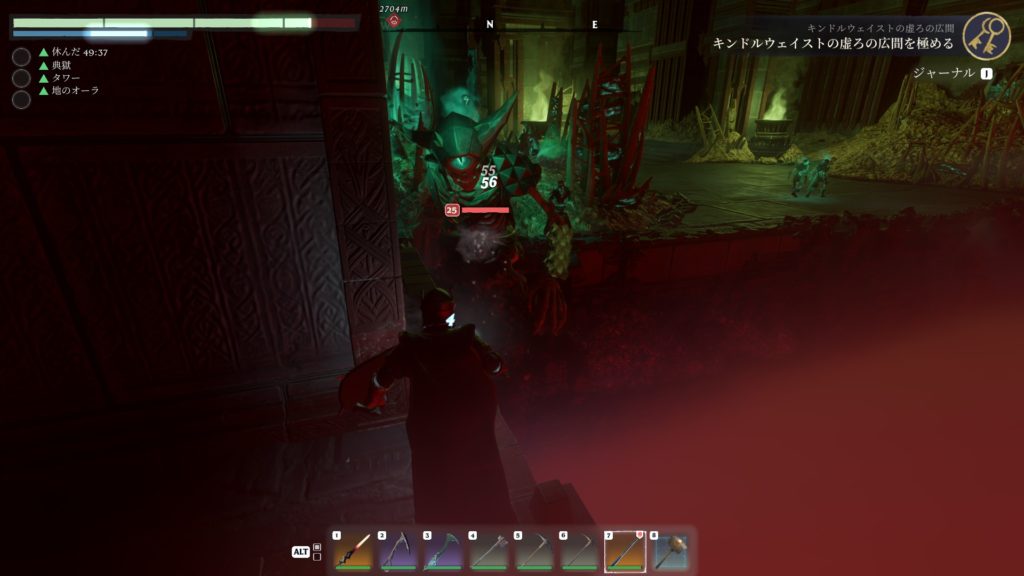
Task: Select the flaming sword in slot 1
Action: point(353,551)
